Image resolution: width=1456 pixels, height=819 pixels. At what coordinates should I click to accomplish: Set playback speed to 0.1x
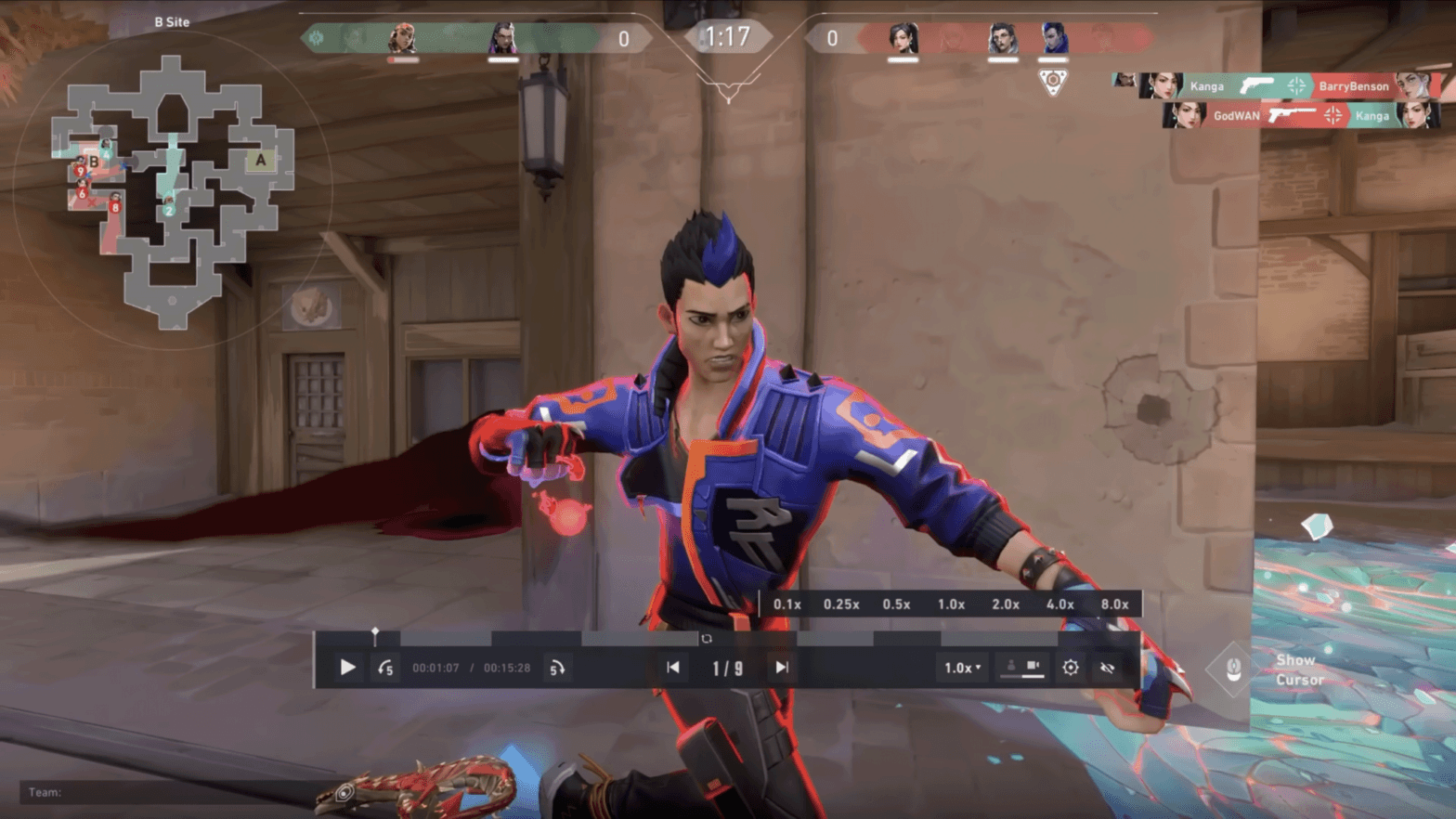tap(787, 604)
